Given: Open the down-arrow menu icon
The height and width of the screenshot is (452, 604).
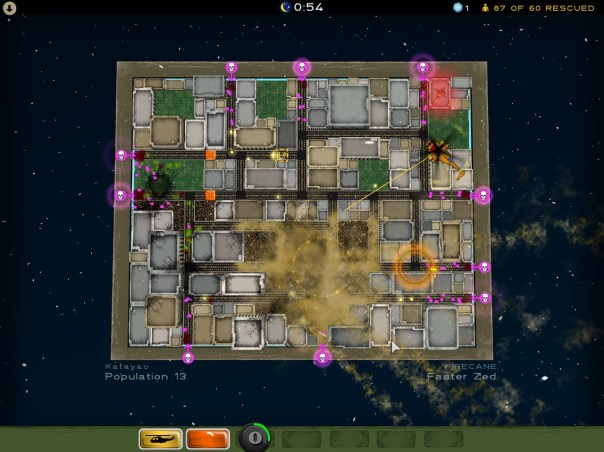Looking at the screenshot, I should (9, 9).
